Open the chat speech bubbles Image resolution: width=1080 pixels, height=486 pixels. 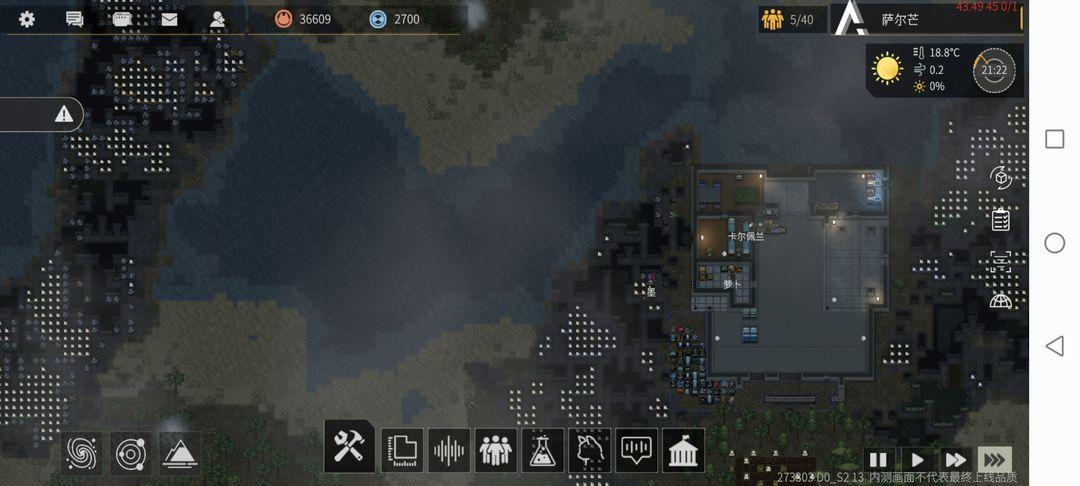click(x=74, y=19)
